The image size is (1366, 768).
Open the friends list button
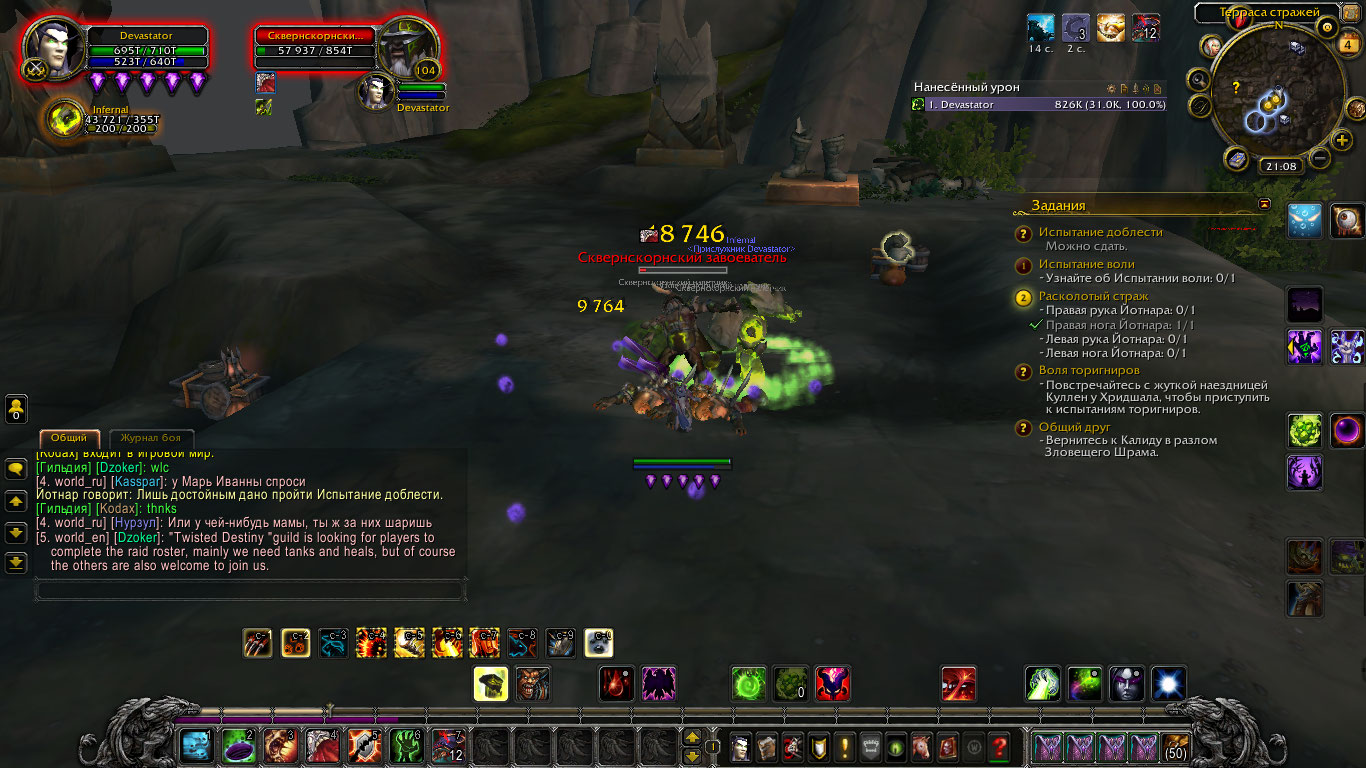[x=16, y=407]
